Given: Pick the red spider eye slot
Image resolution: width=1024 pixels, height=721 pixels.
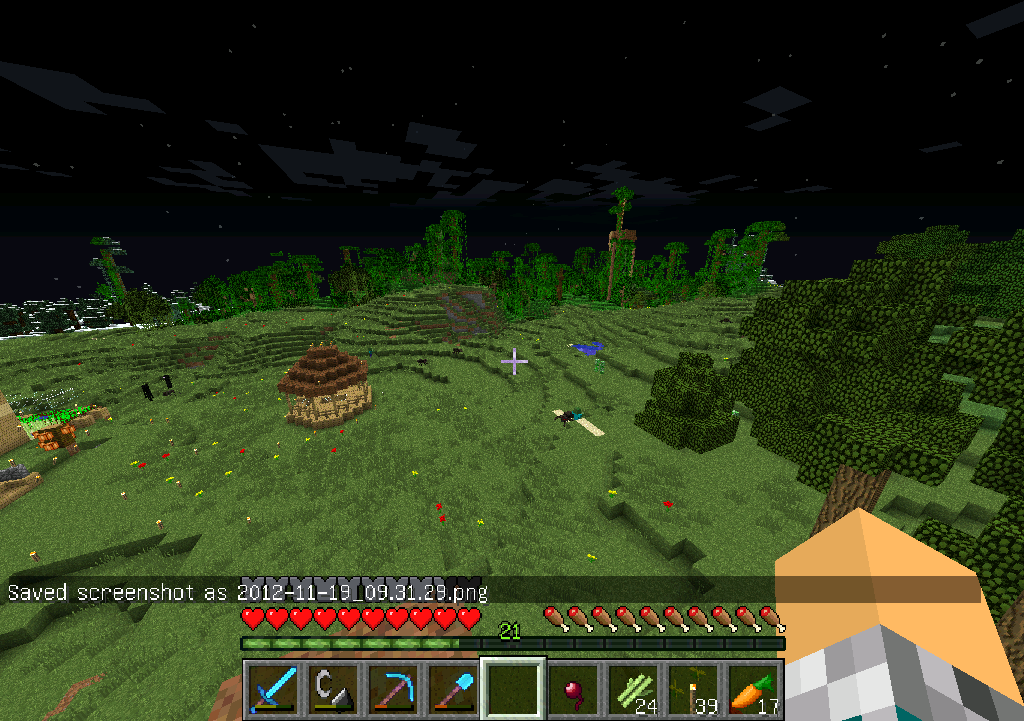Looking at the screenshot, I should tap(573, 689).
